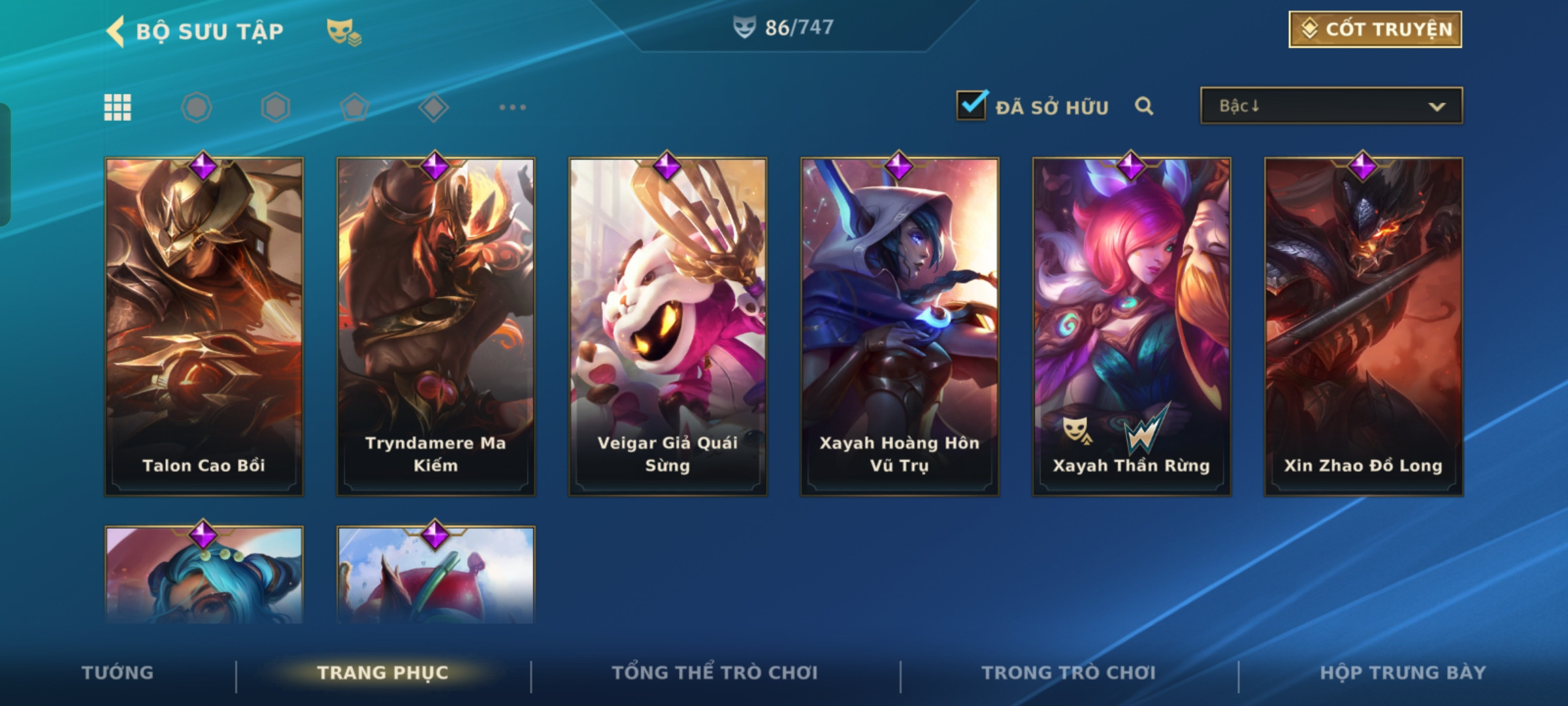Screen dimensions: 1568x706
Task: Switch to the Trang Phục tab
Action: click(x=383, y=673)
